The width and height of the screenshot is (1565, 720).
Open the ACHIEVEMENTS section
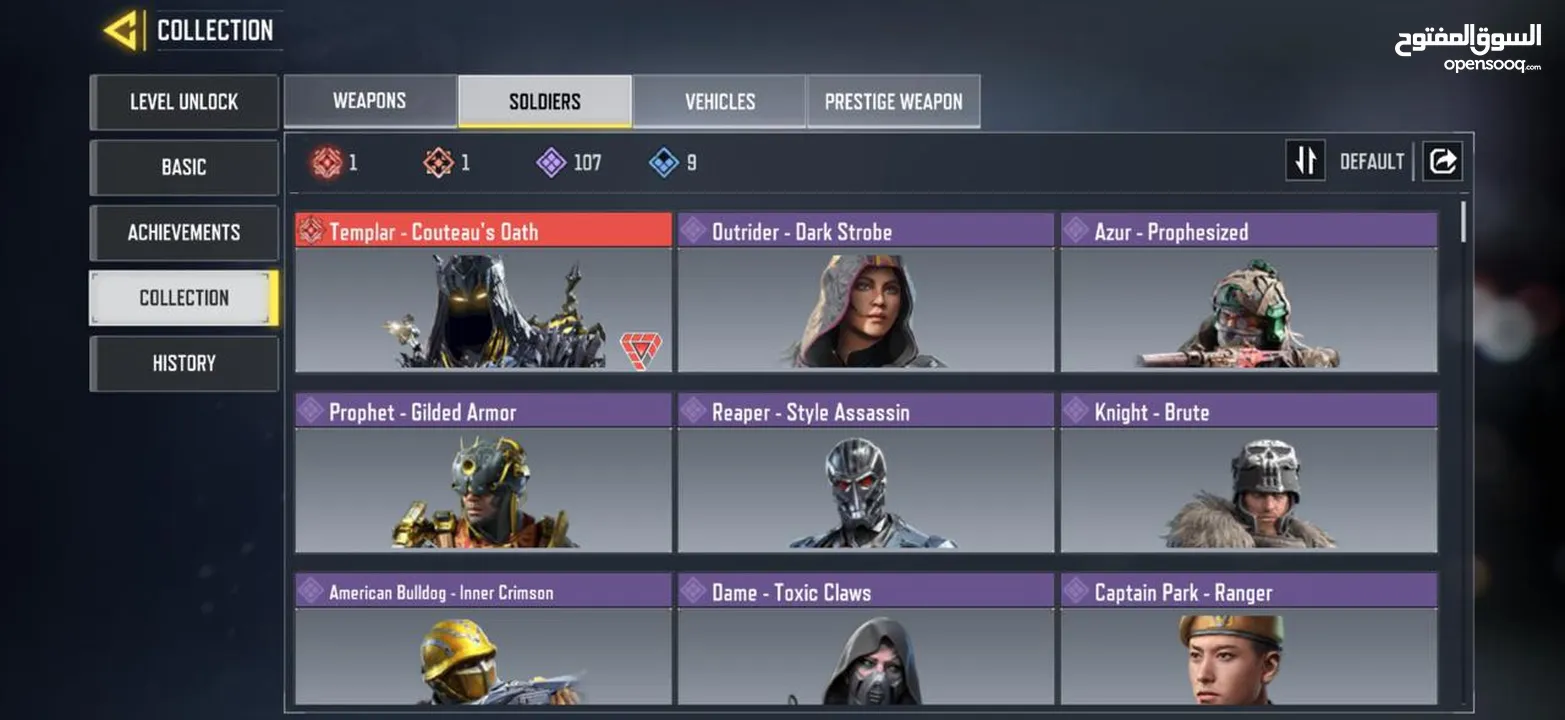(184, 232)
